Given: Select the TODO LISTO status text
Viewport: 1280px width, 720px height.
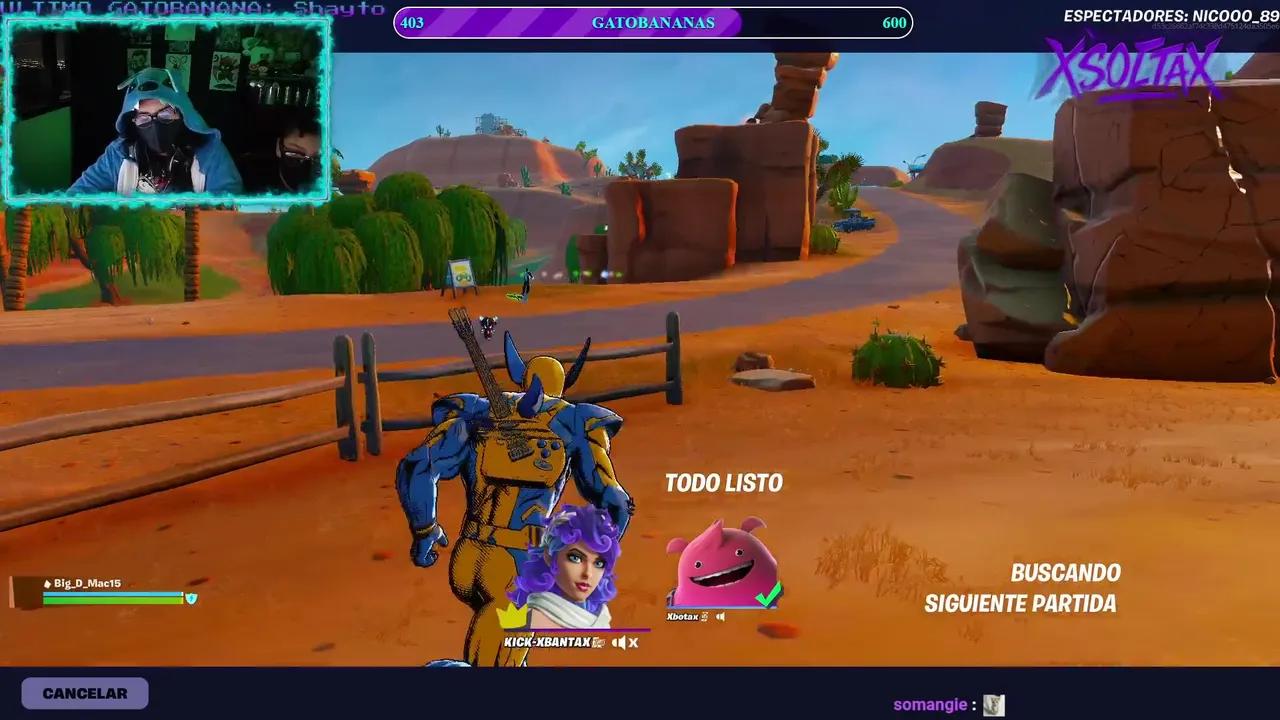Looking at the screenshot, I should coord(724,482).
